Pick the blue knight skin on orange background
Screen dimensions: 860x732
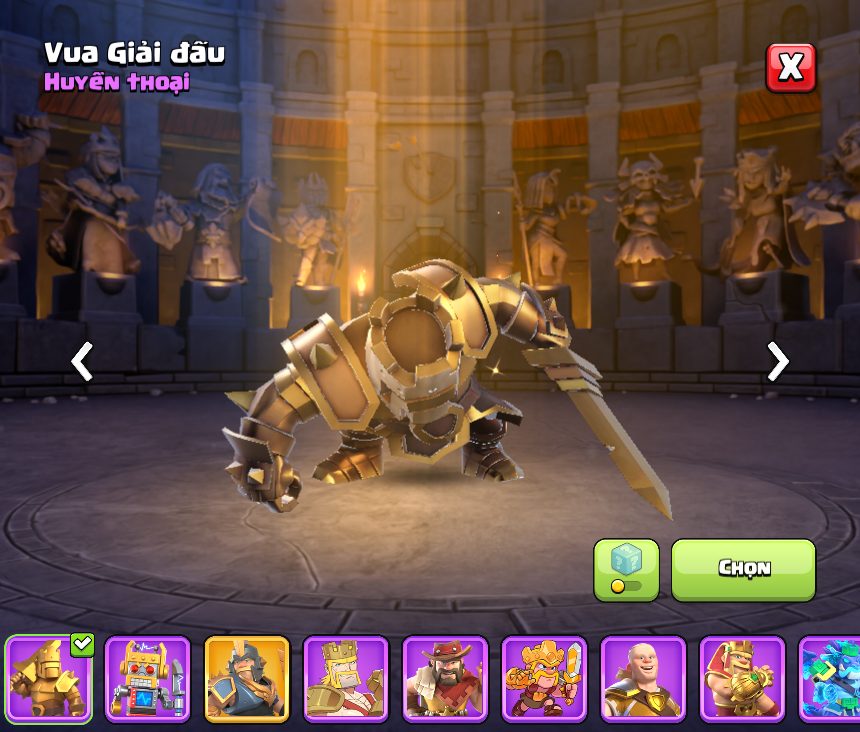click(x=247, y=678)
